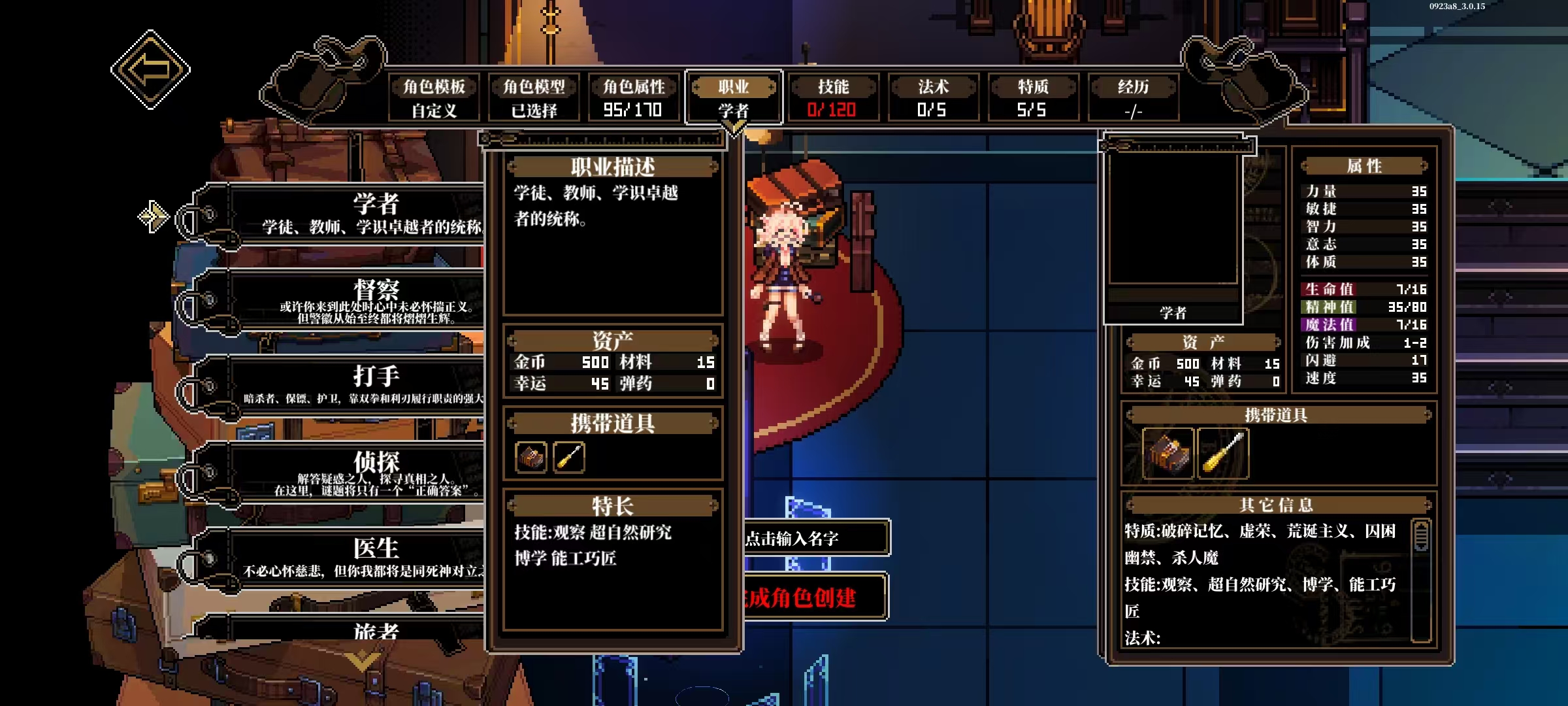Open the 经历 tab
This screenshot has height=706, width=1568.
[1133, 97]
